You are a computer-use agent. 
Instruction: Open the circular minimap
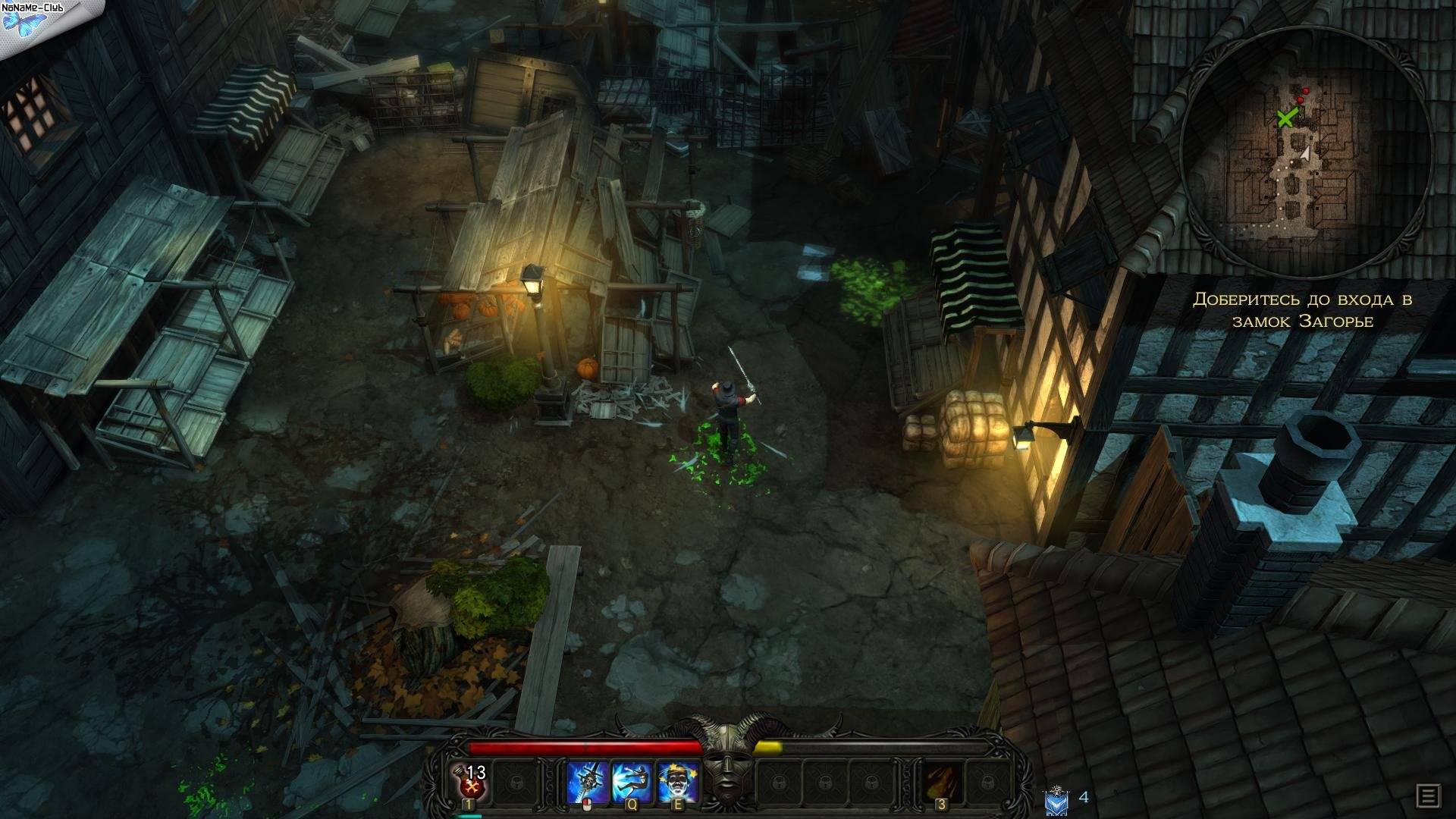click(1306, 152)
